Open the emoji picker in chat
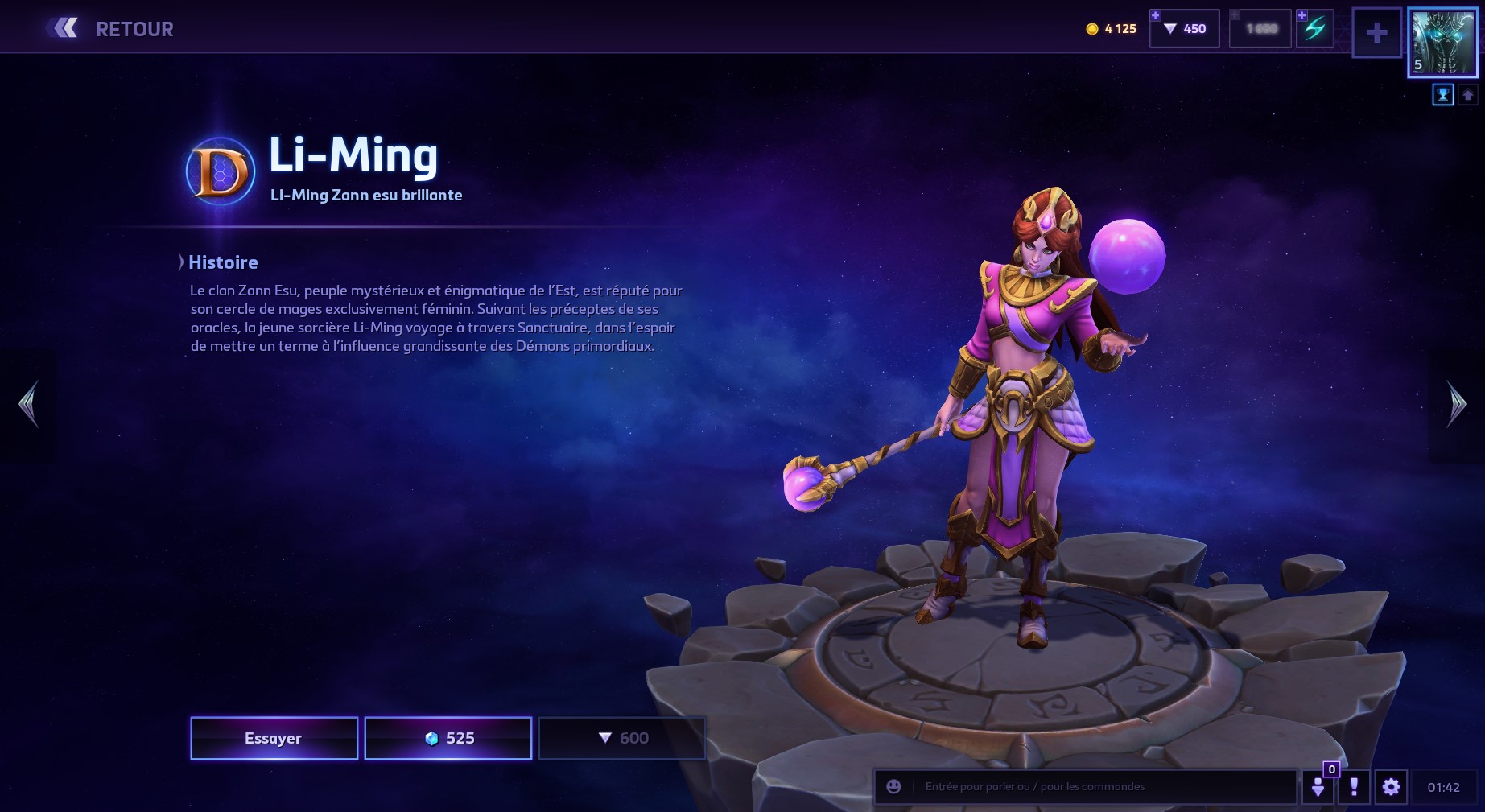Screen dimensions: 1485x812 (x=893, y=786)
